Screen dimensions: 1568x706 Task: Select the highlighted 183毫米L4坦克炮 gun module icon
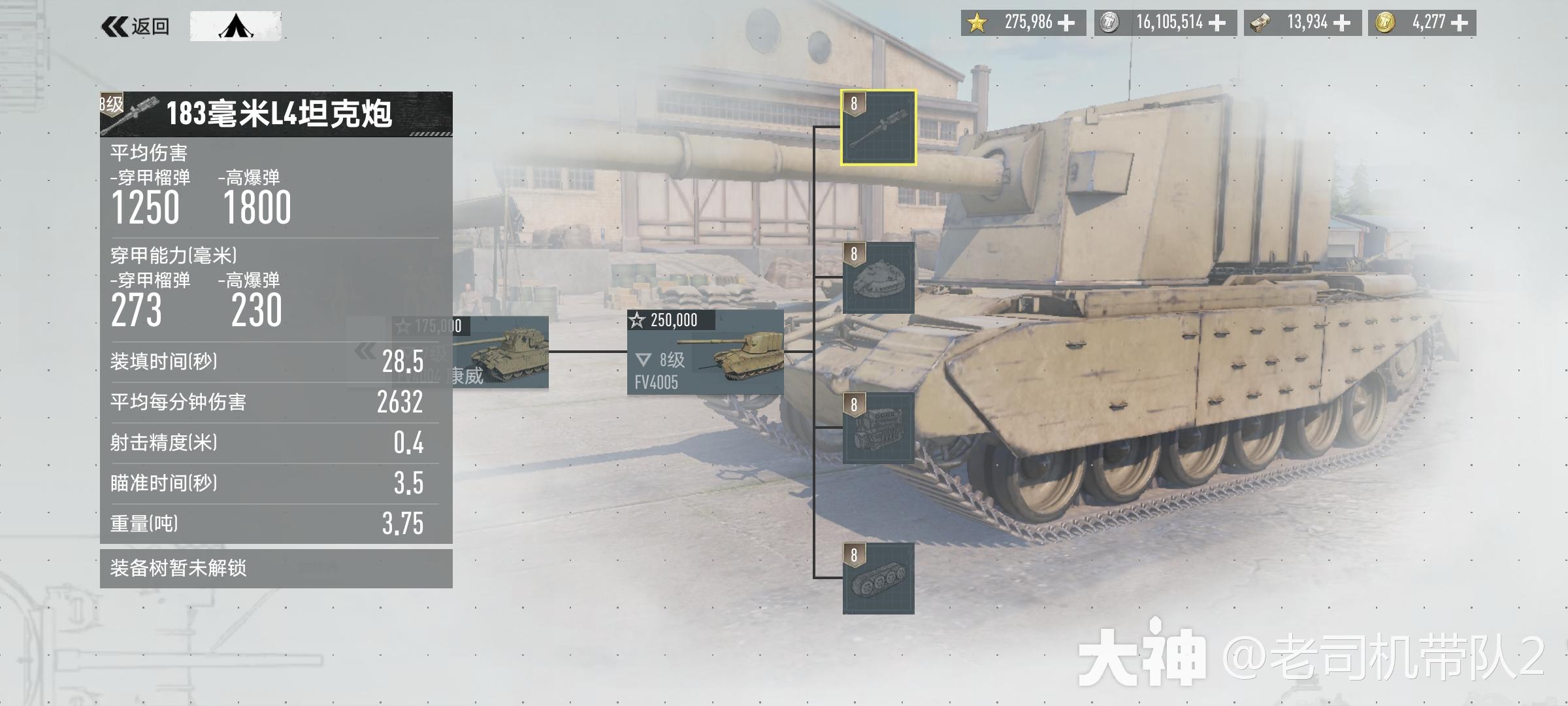(x=879, y=129)
